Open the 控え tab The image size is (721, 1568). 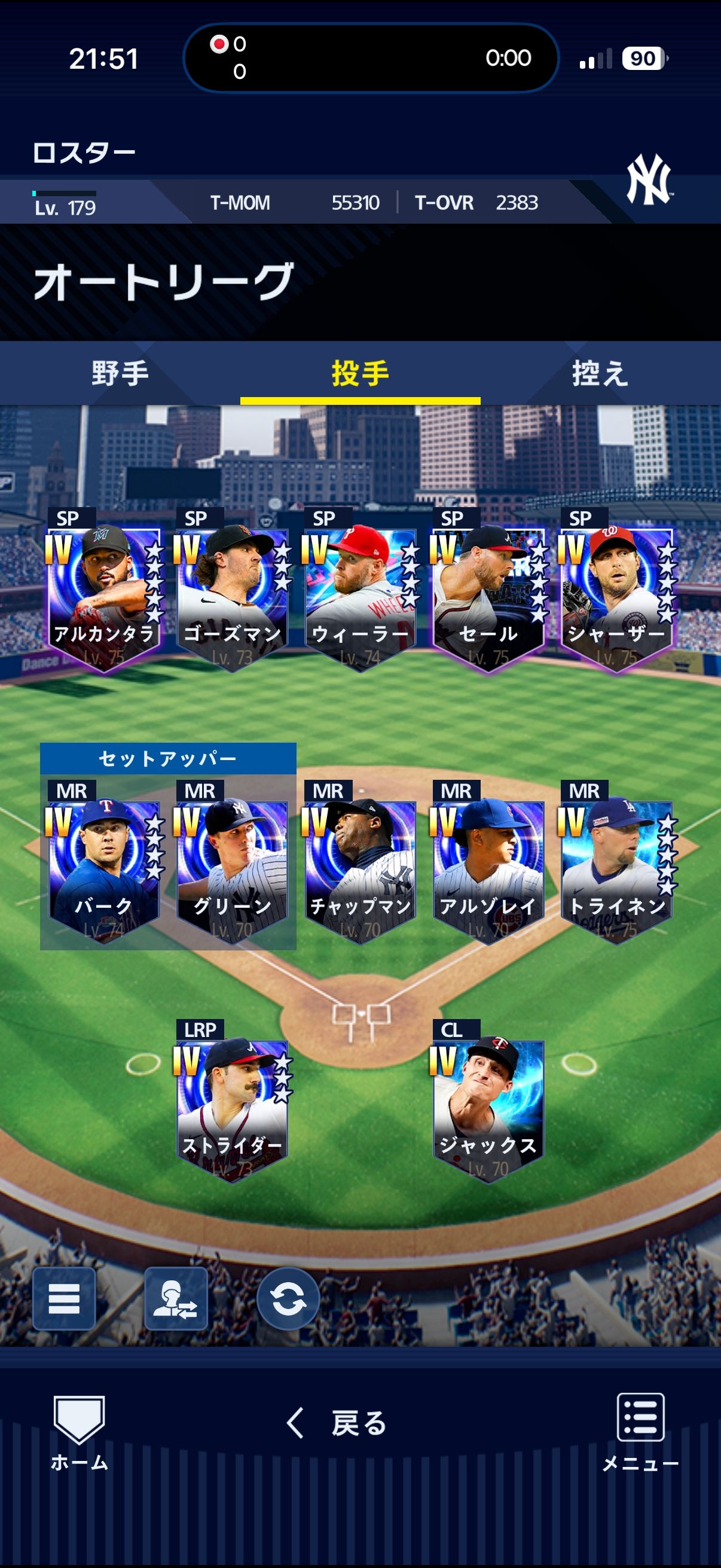click(x=600, y=373)
